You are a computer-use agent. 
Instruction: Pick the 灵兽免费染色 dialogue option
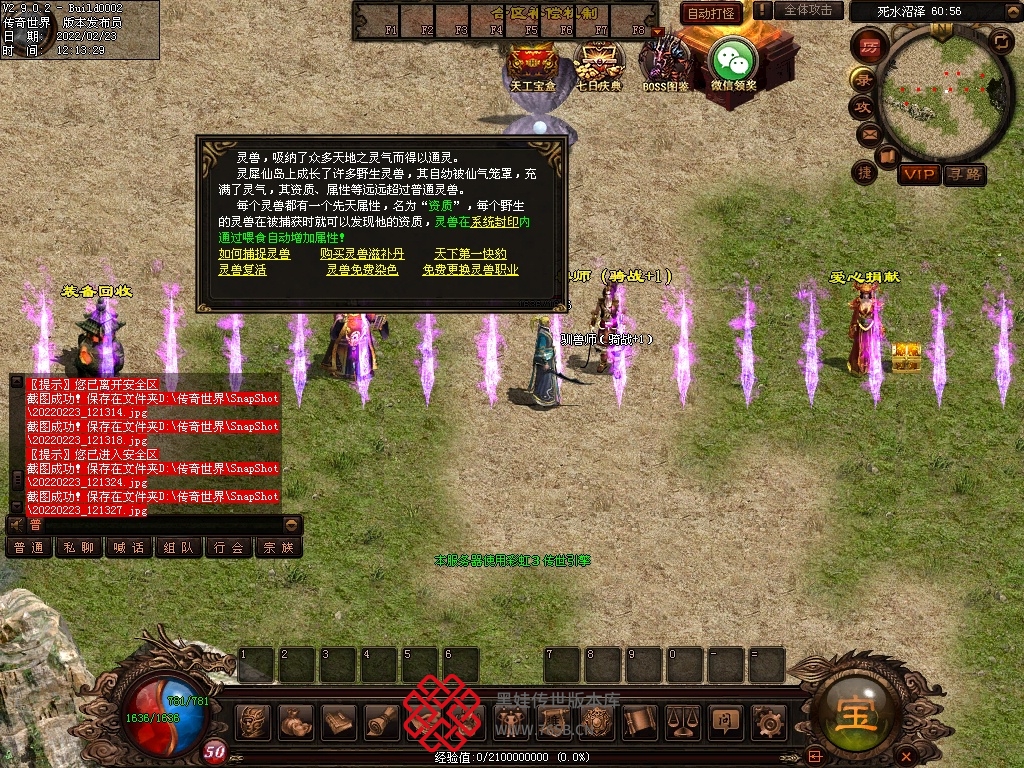click(x=362, y=270)
